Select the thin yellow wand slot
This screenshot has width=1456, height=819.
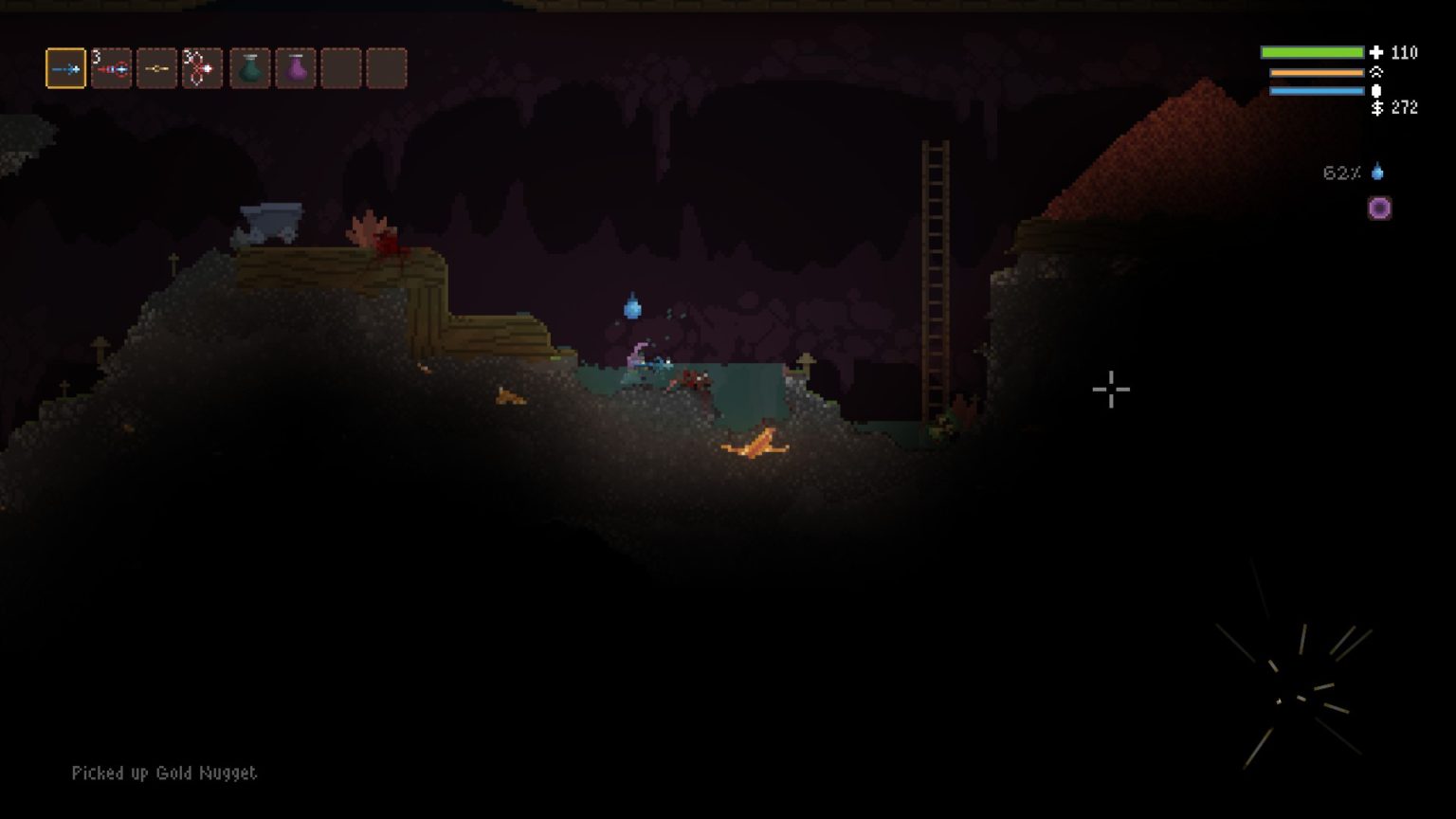click(x=156, y=68)
